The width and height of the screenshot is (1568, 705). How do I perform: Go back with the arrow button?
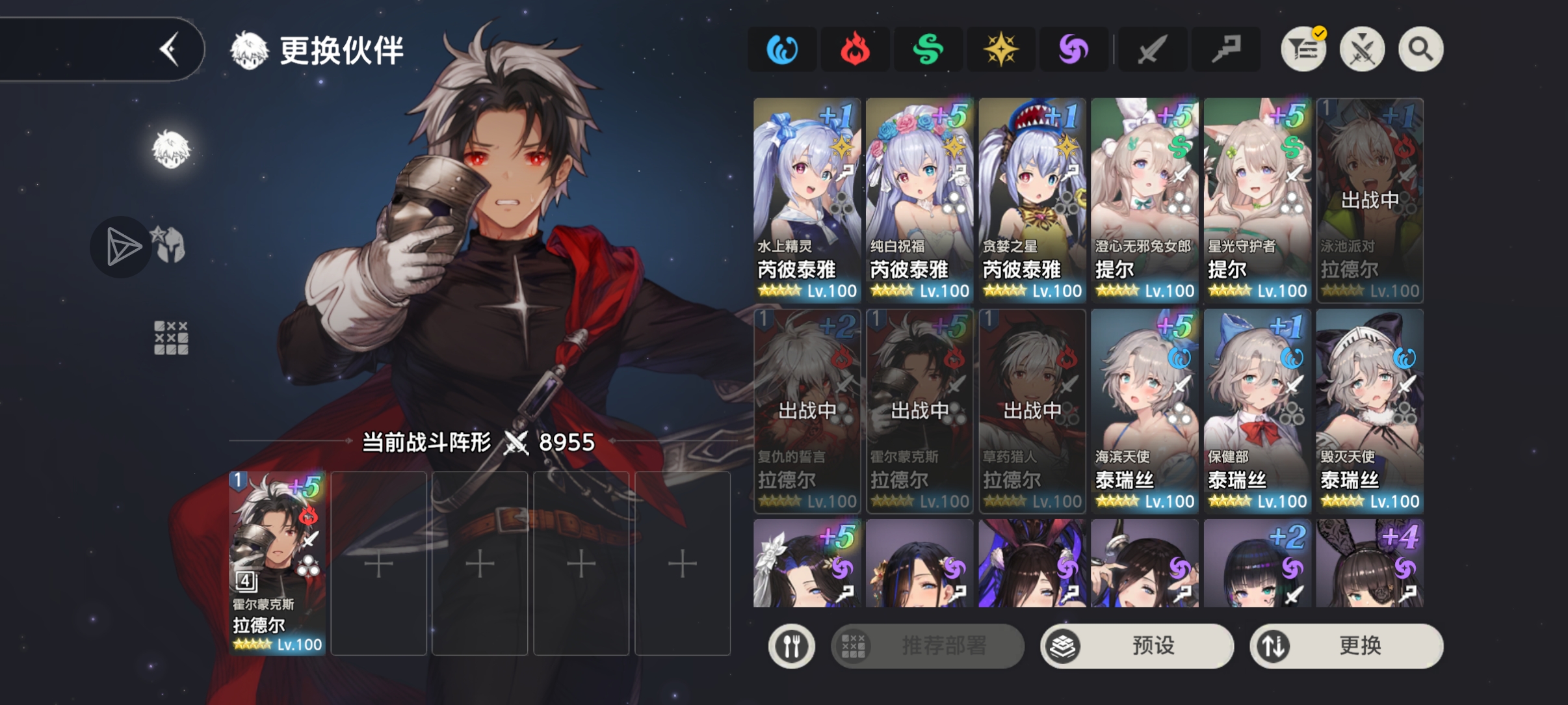pos(170,49)
